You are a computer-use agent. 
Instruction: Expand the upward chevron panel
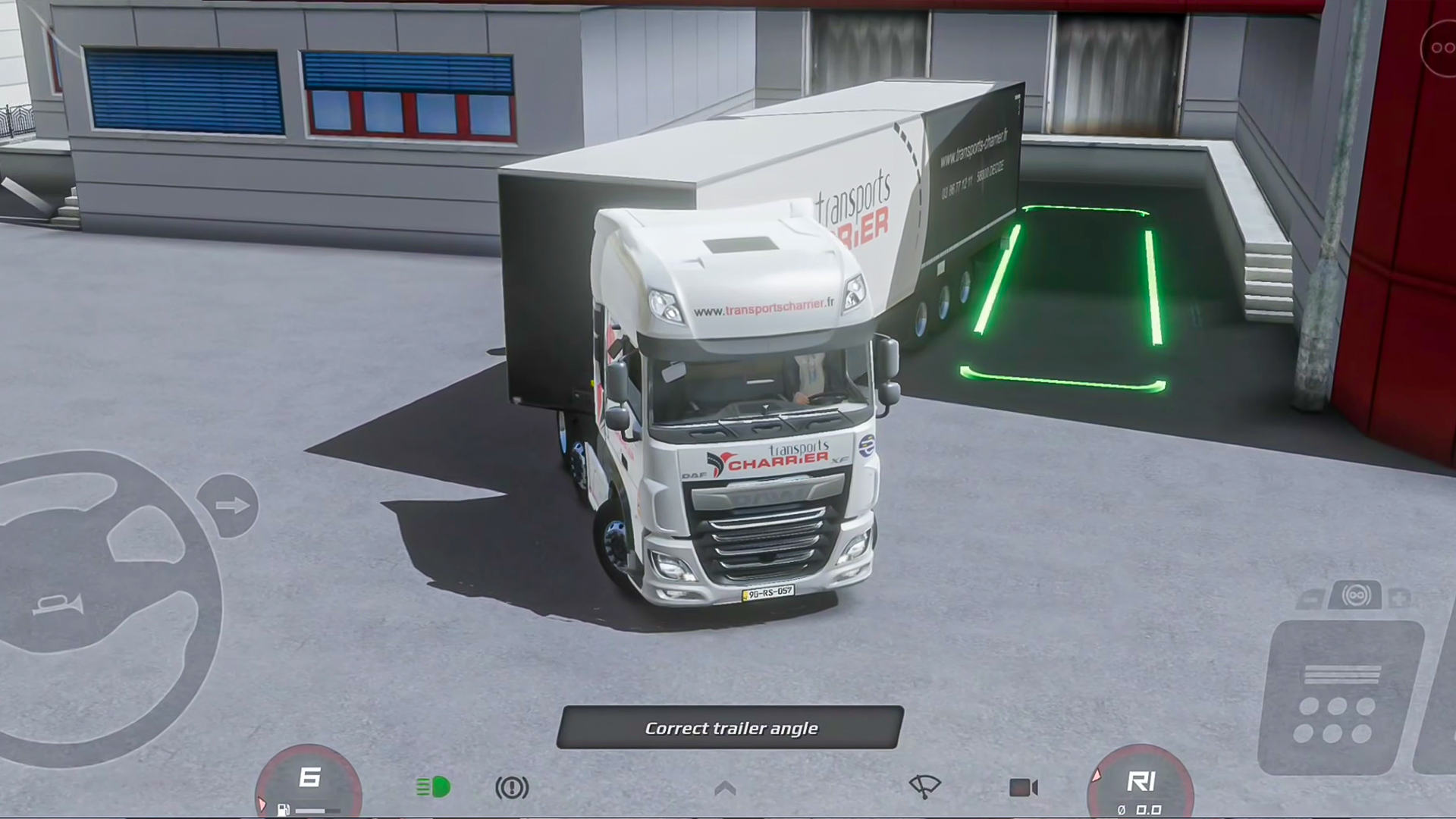click(725, 789)
